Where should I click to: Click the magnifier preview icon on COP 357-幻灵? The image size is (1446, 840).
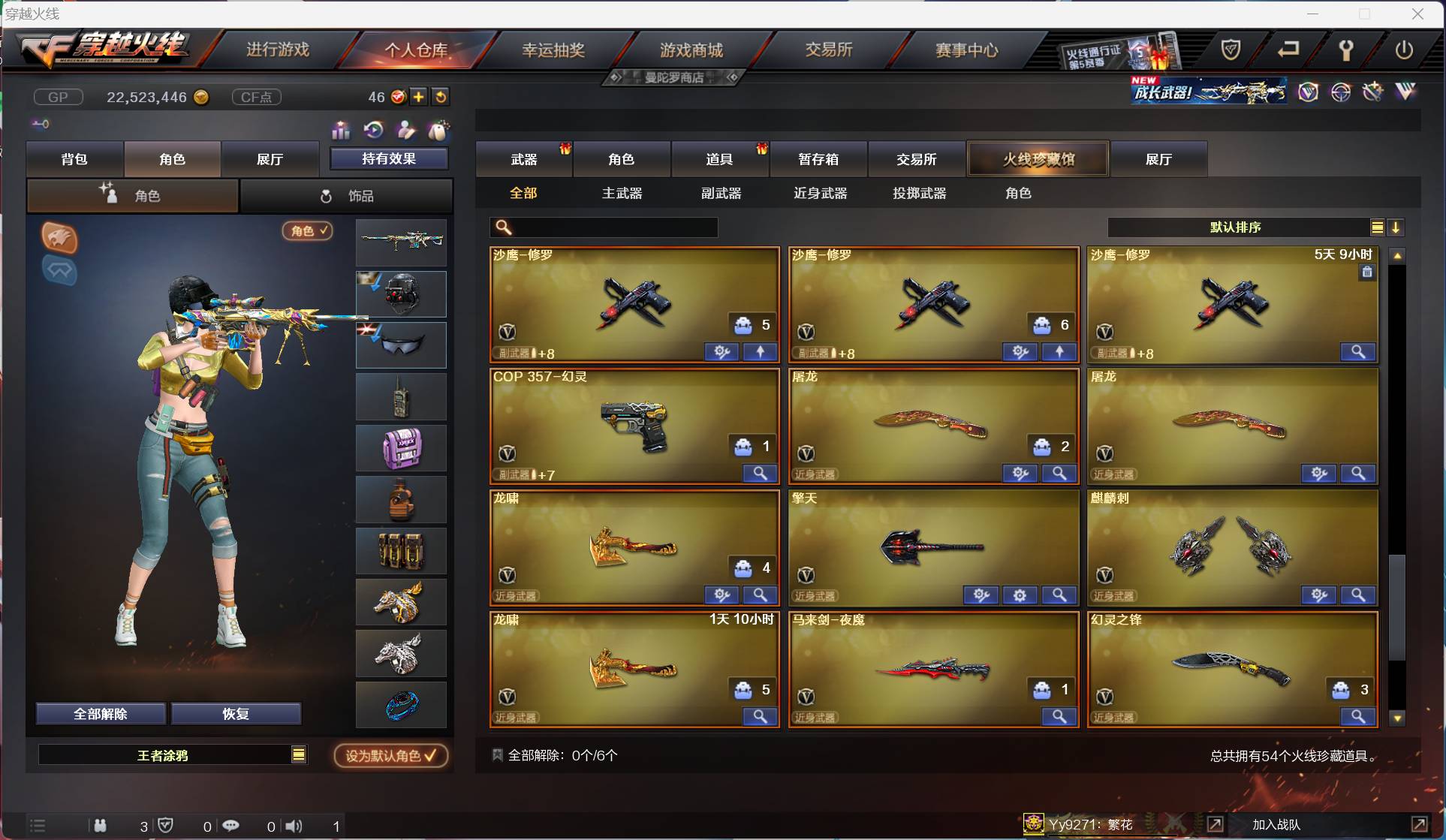760,474
